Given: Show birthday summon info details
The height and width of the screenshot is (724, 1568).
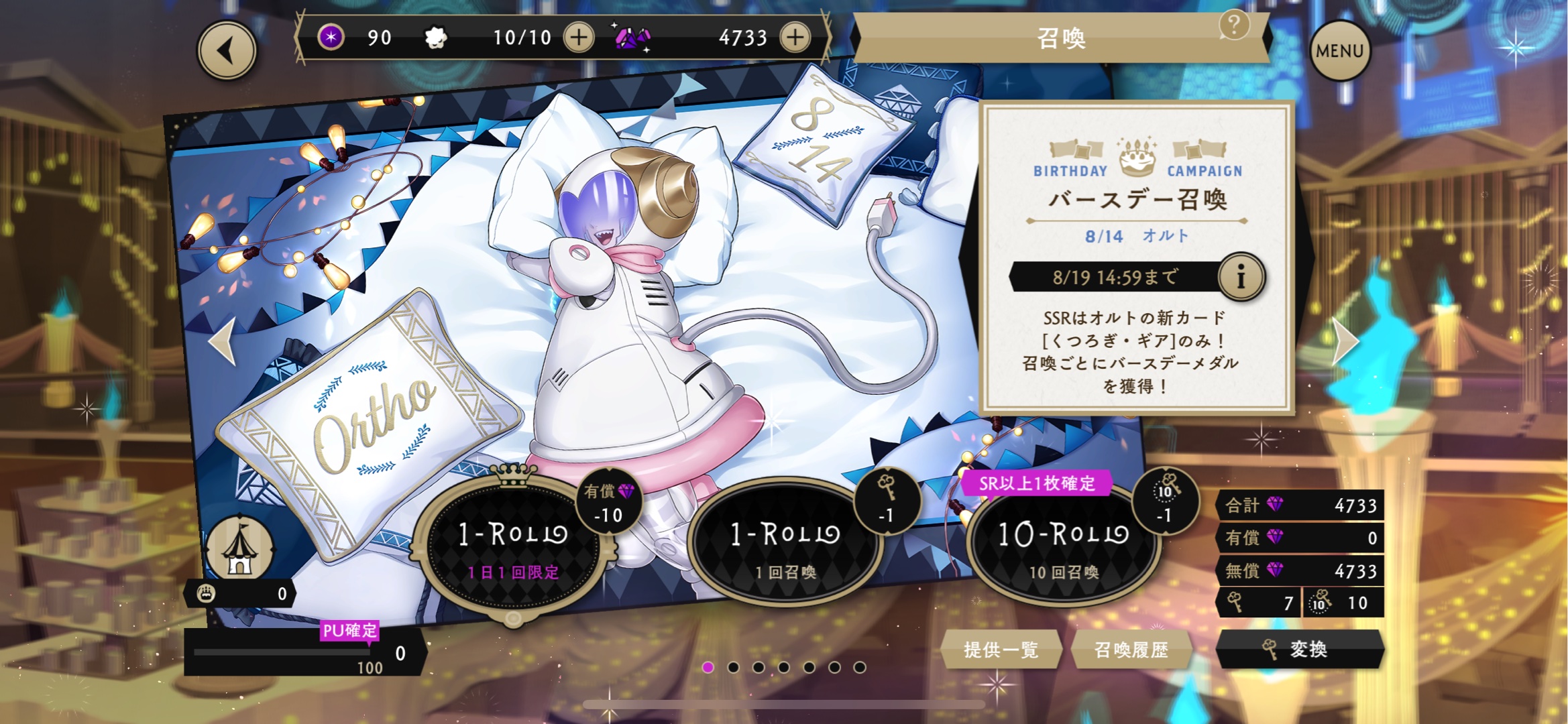Looking at the screenshot, I should [x=1241, y=277].
